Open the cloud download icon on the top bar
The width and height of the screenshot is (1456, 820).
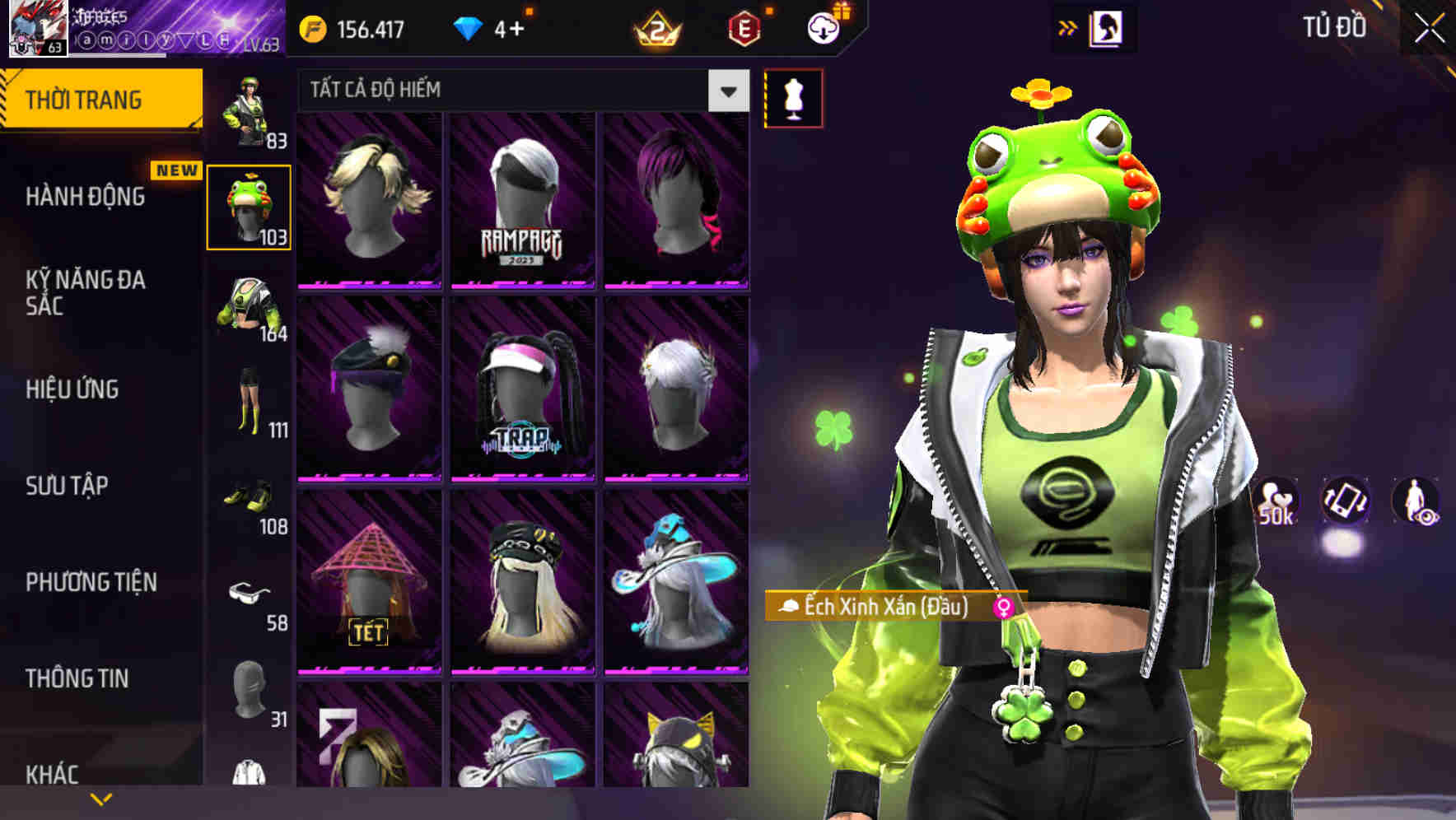click(822, 28)
